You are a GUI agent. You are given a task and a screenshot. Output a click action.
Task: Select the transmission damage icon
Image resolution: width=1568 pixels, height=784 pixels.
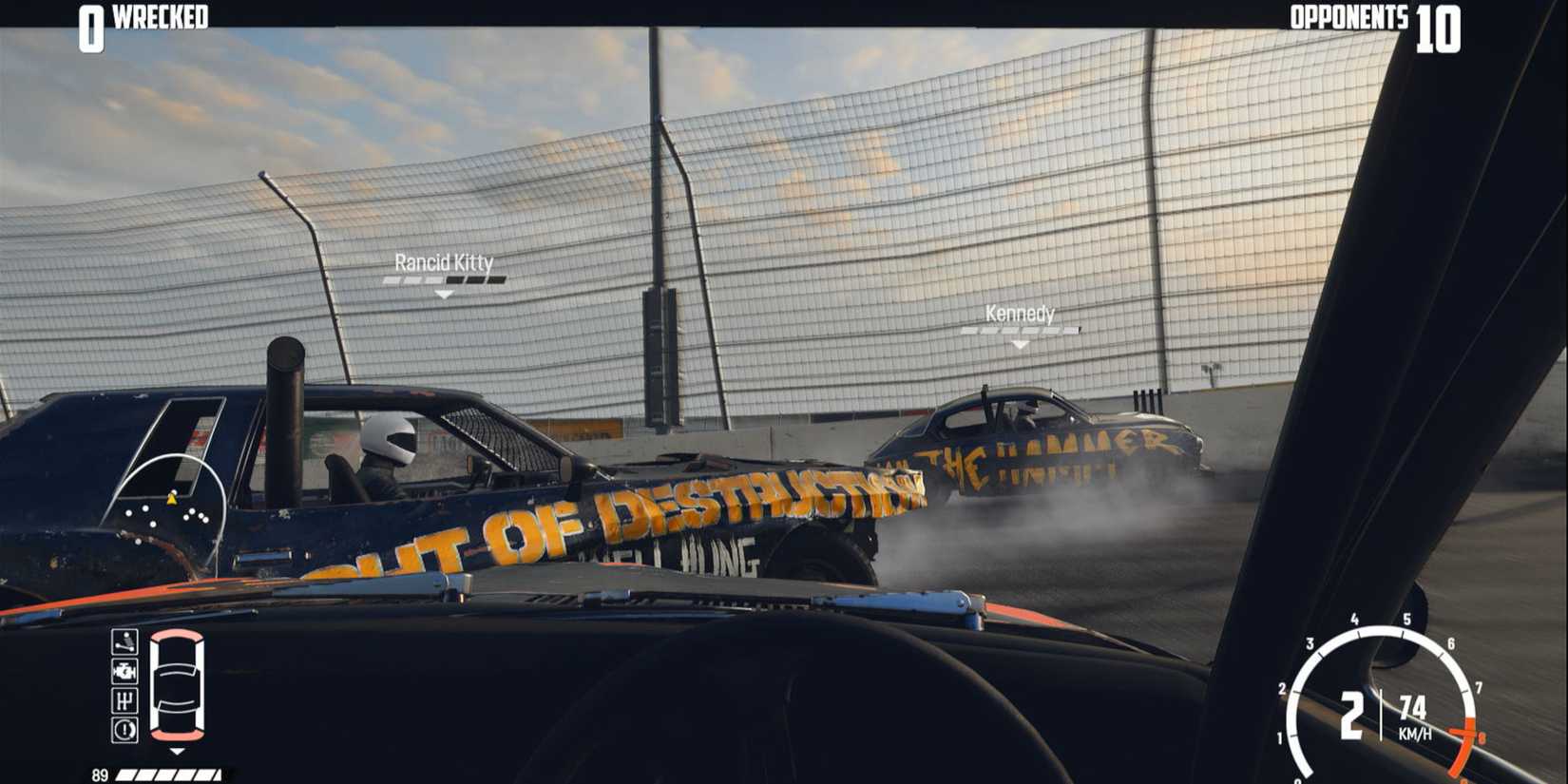coord(124,700)
